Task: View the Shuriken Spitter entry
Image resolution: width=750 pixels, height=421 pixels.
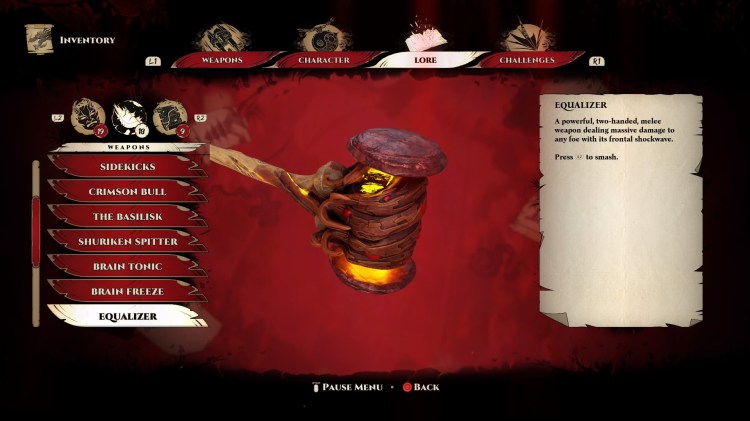Action: click(x=127, y=241)
